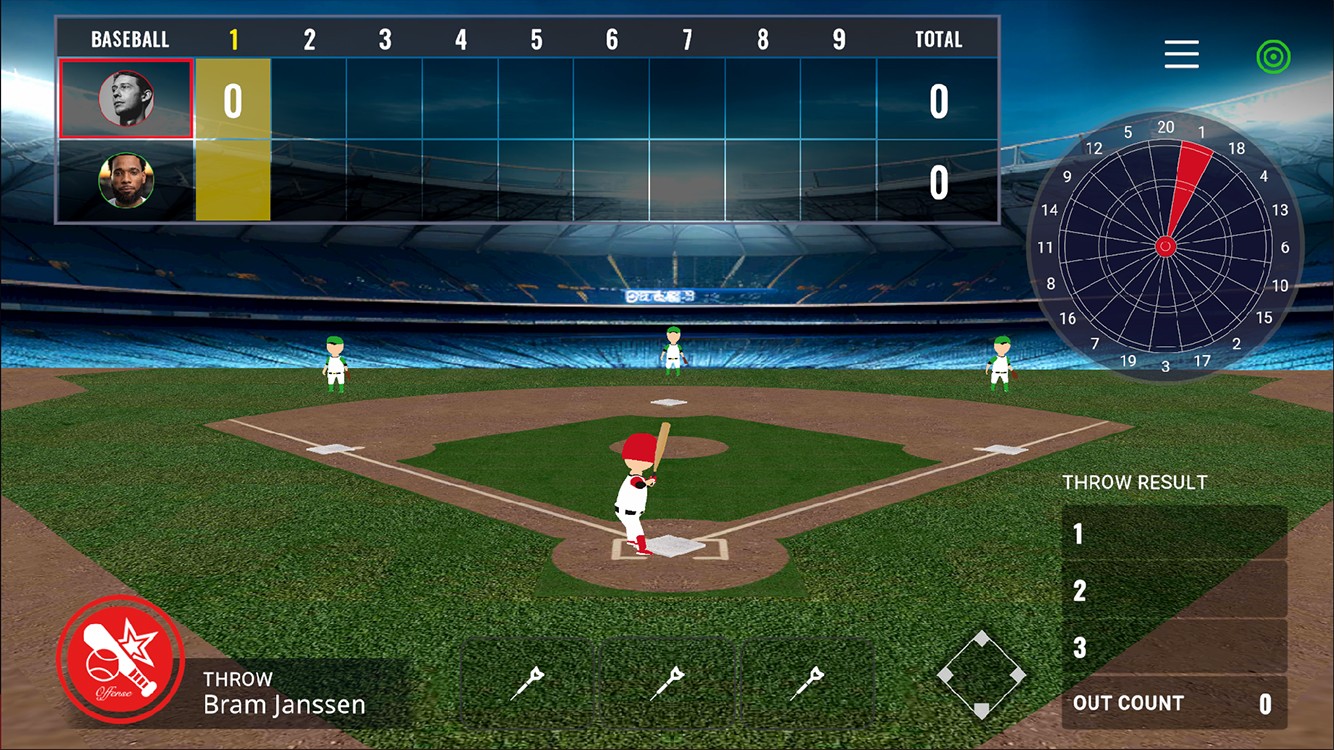Click the green target connection icon

click(x=1273, y=56)
